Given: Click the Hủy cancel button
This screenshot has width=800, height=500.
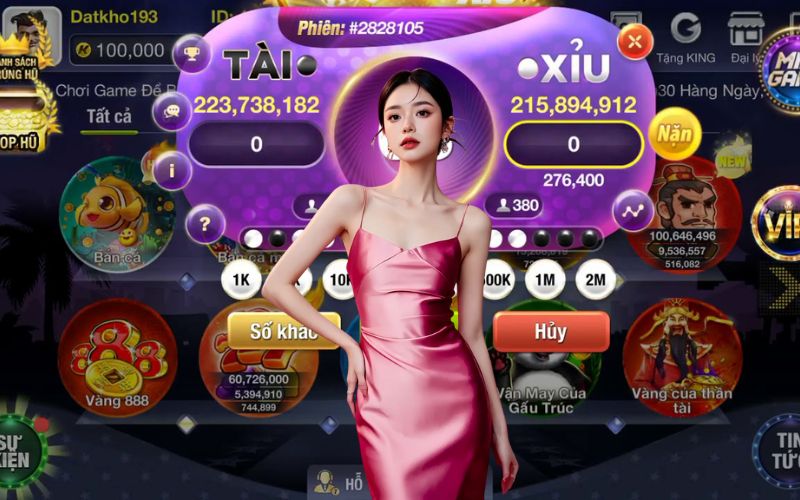Looking at the screenshot, I should (550, 331).
